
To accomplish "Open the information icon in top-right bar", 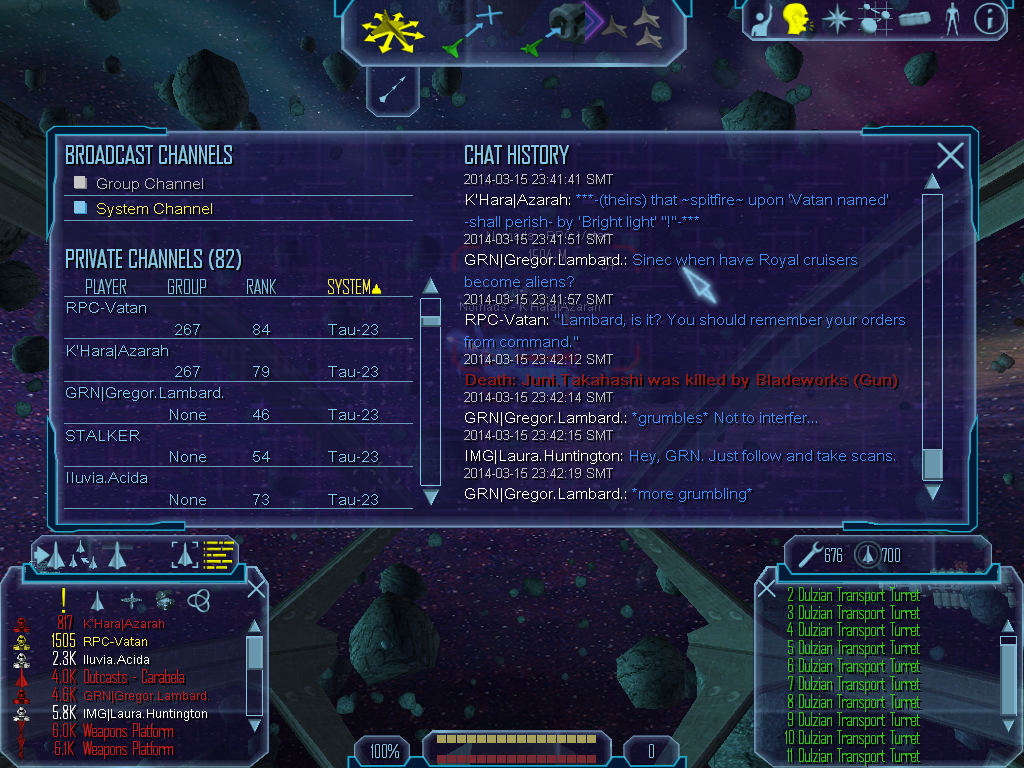I will click(x=989, y=19).
